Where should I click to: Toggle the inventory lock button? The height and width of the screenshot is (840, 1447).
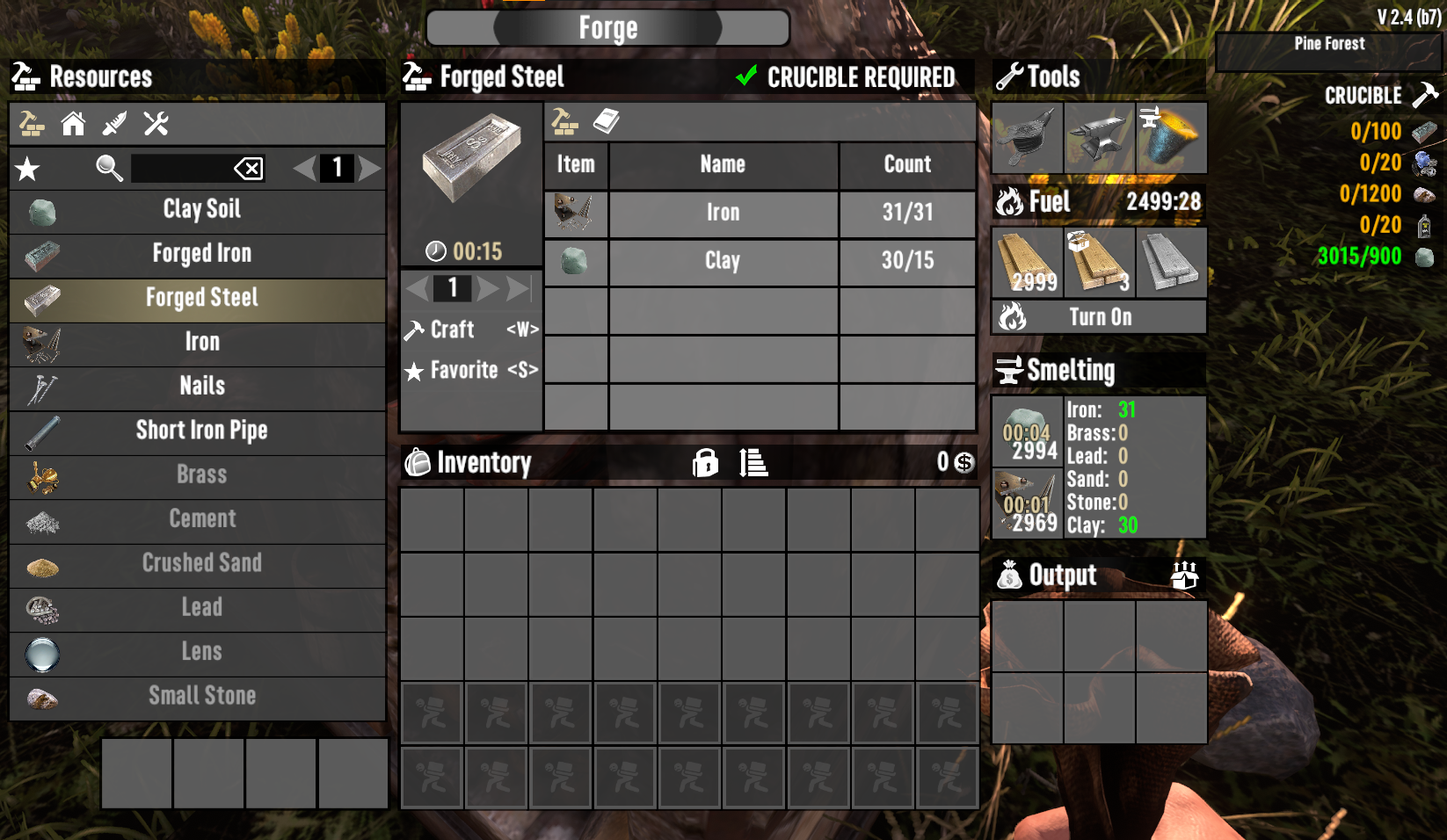(x=705, y=462)
